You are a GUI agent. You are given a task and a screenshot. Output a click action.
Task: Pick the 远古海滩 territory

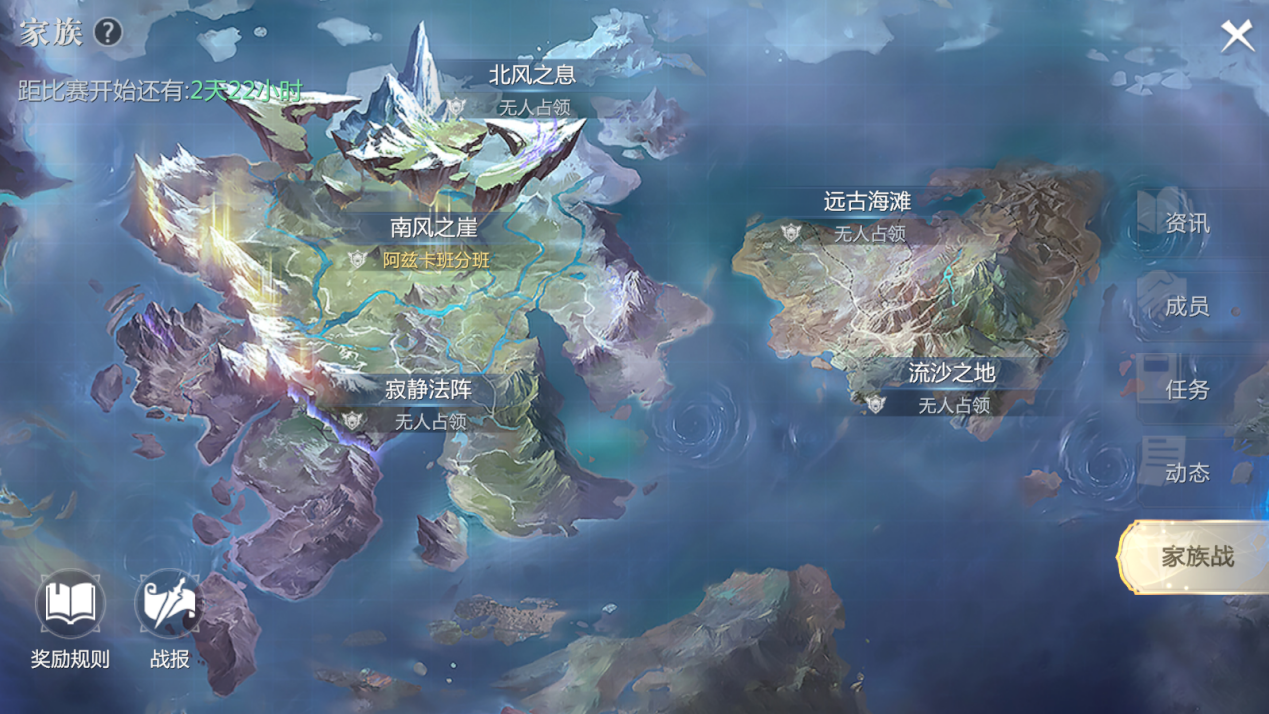tap(867, 202)
